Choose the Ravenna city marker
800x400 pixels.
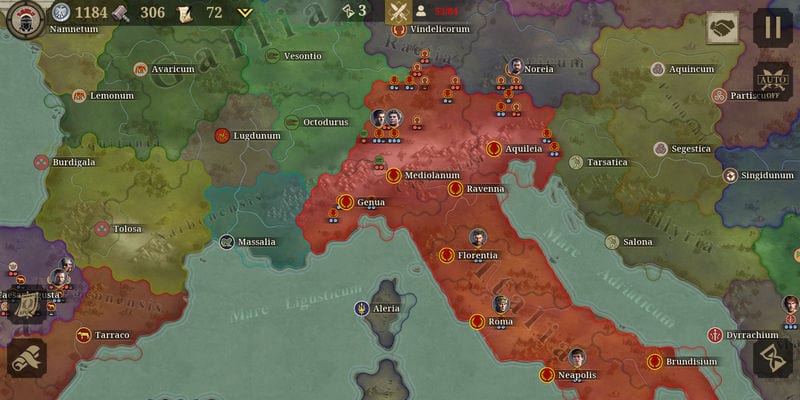click(x=455, y=189)
